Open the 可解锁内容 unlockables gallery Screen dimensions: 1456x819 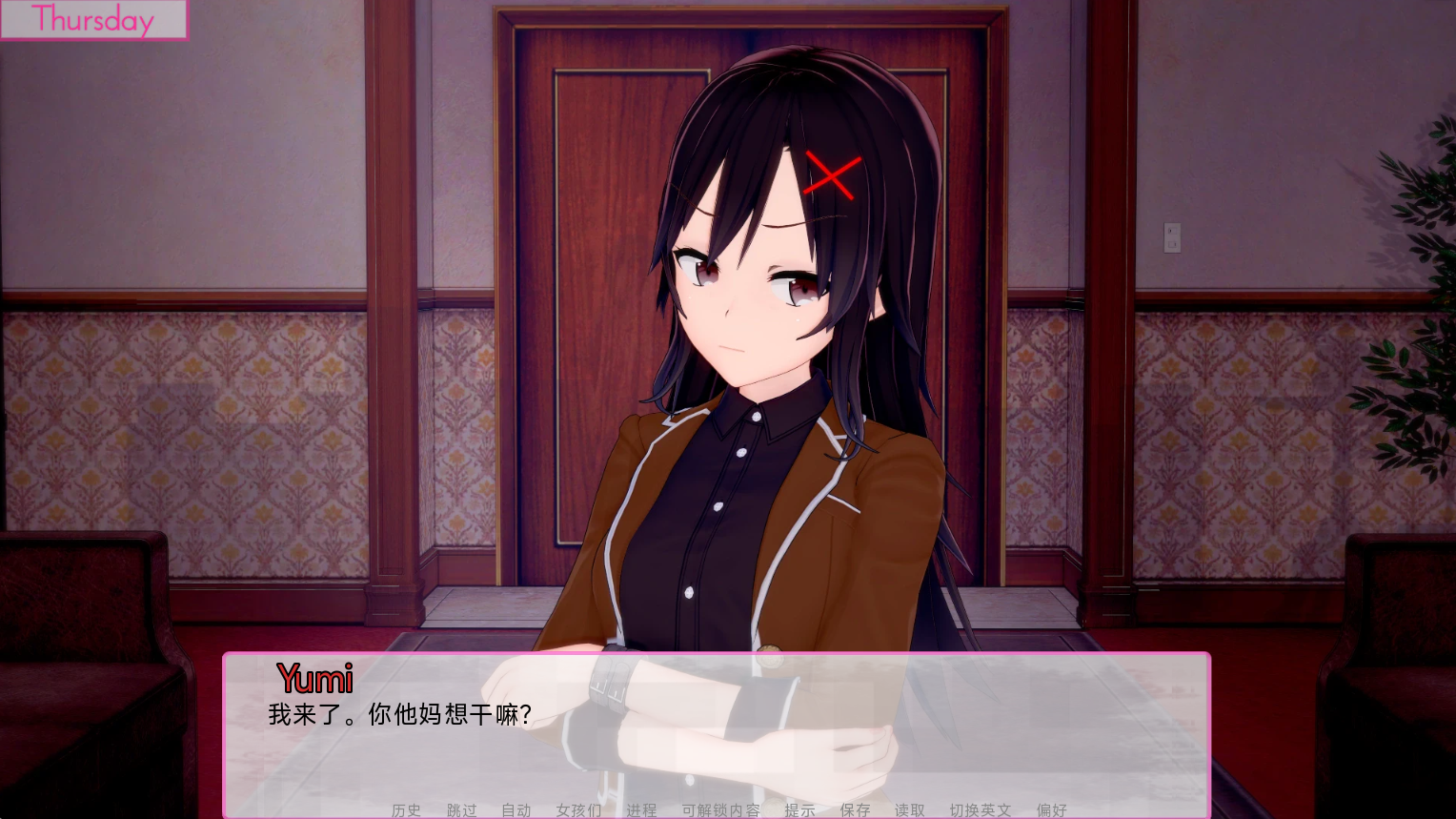[x=721, y=810]
